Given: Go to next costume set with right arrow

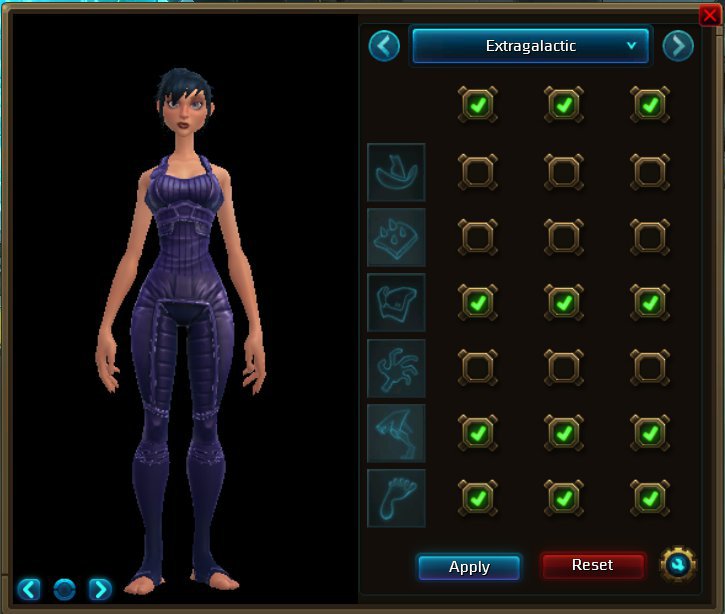Looking at the screenshot, I should pos(678,46).
